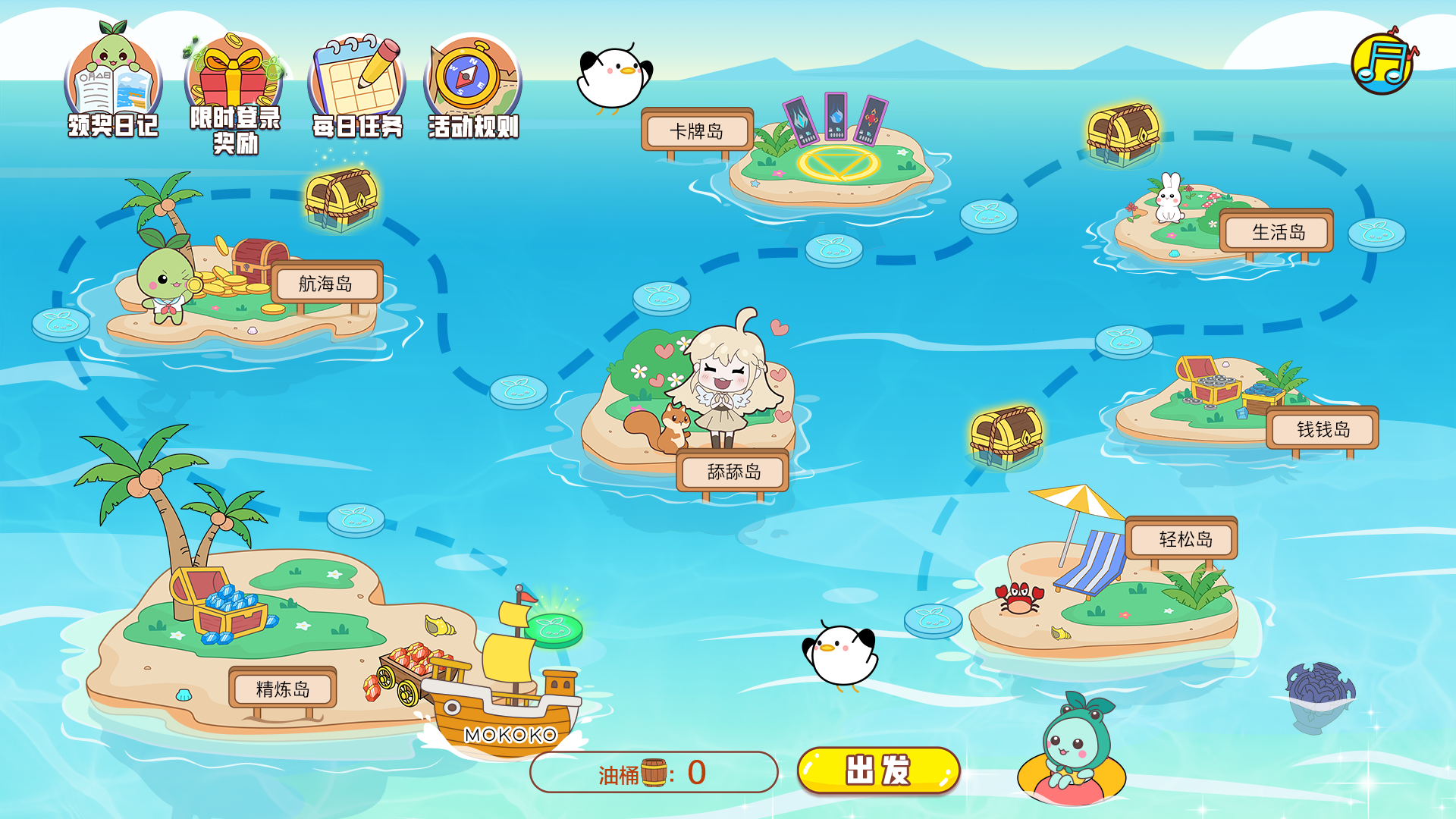Toggle the music note button
Viewport: 1456px width, 819px height.
click(x=1383, y=63)
